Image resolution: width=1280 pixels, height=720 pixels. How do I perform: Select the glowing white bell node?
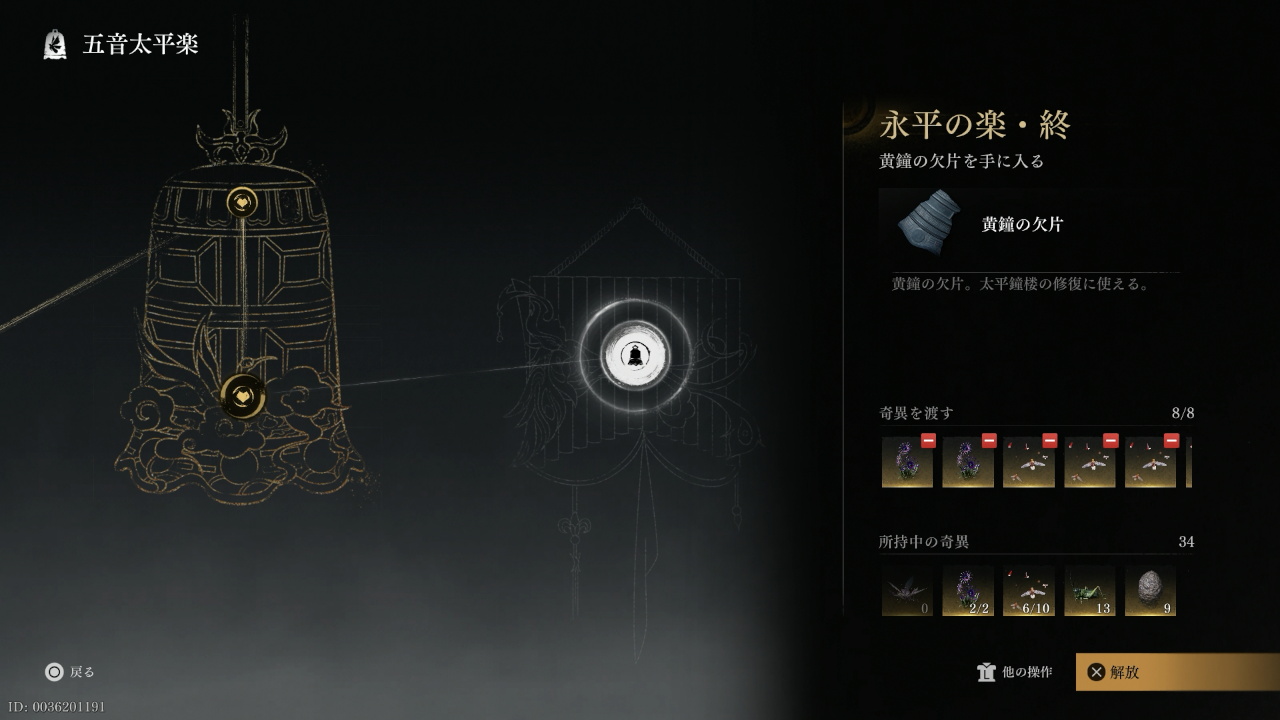tap(634, 355)
